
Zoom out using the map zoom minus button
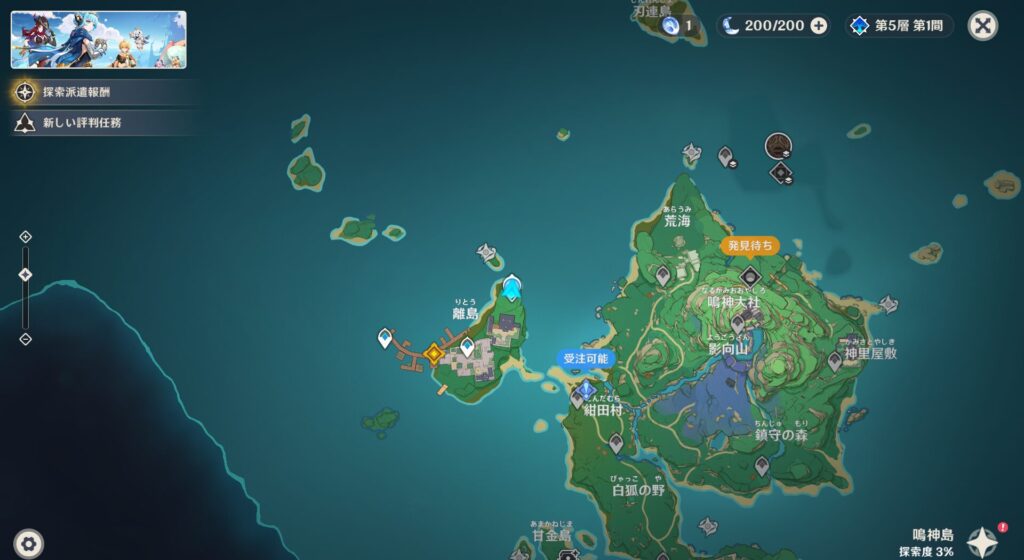pyautogui.click(x=26, y=339)
